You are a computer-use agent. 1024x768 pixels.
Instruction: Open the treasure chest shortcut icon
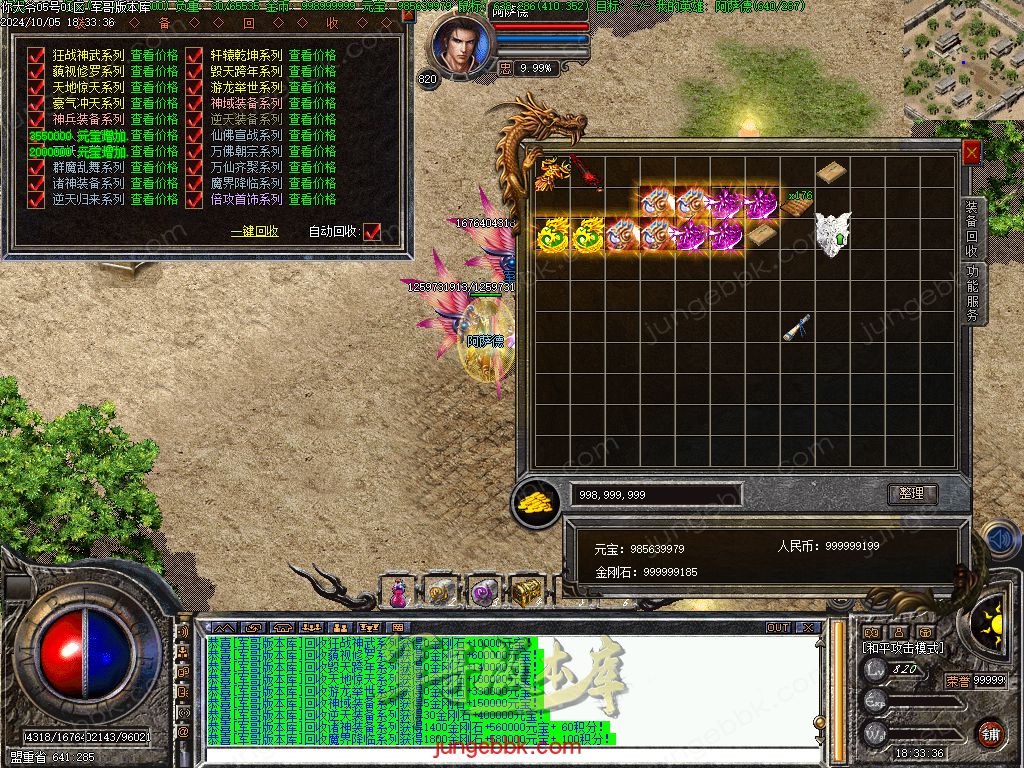coord(526,592)
